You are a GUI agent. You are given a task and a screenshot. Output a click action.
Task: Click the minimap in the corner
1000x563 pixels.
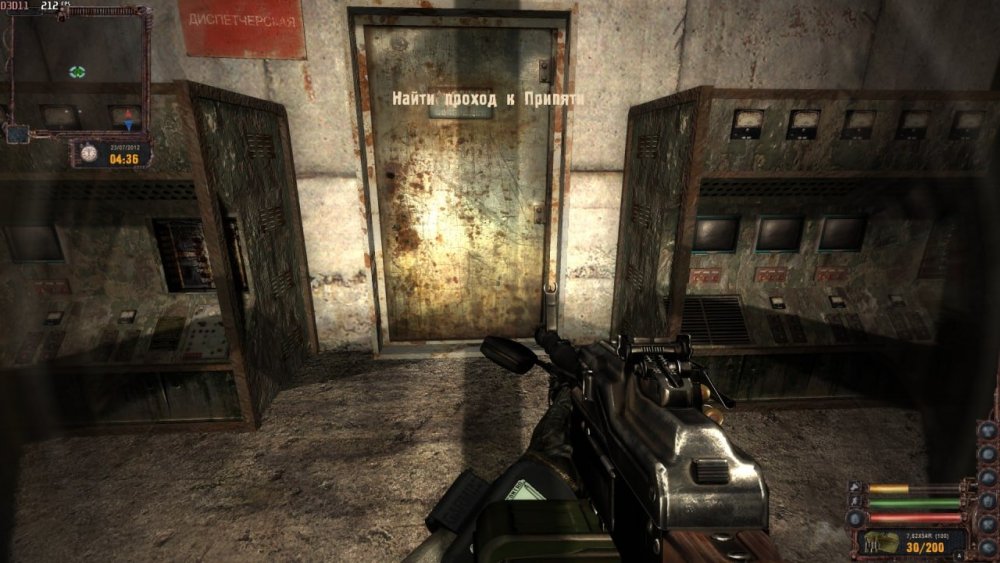coord(76,74)
